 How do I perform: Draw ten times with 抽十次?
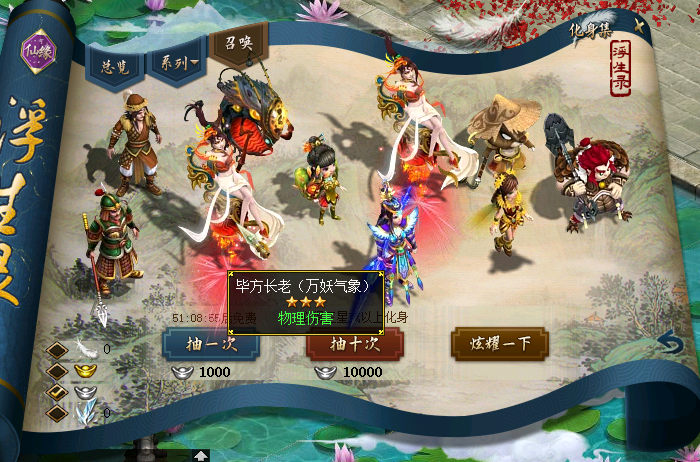[x=354, y=343]
